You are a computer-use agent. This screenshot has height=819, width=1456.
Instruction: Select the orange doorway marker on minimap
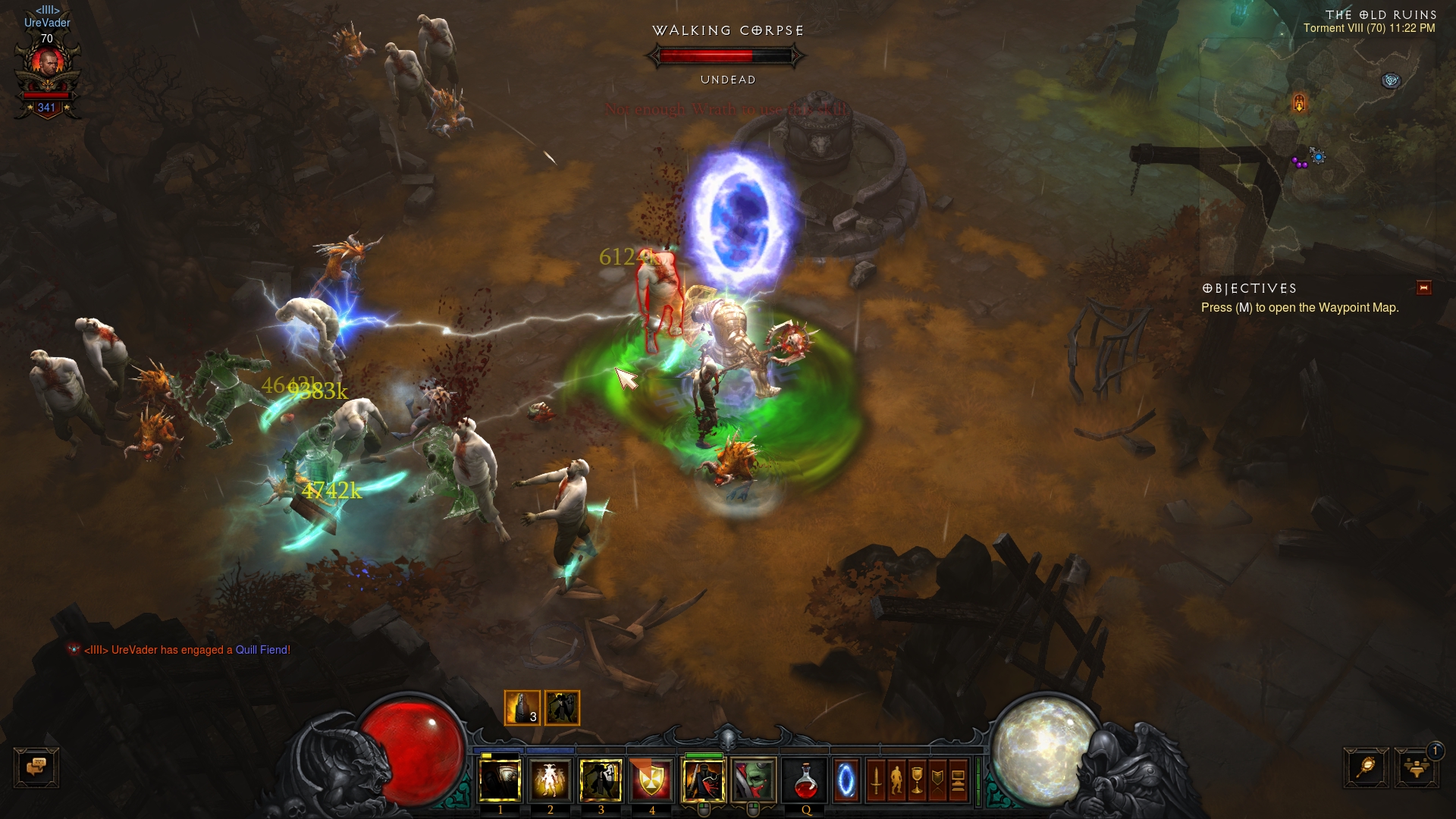coord(1299,102)
